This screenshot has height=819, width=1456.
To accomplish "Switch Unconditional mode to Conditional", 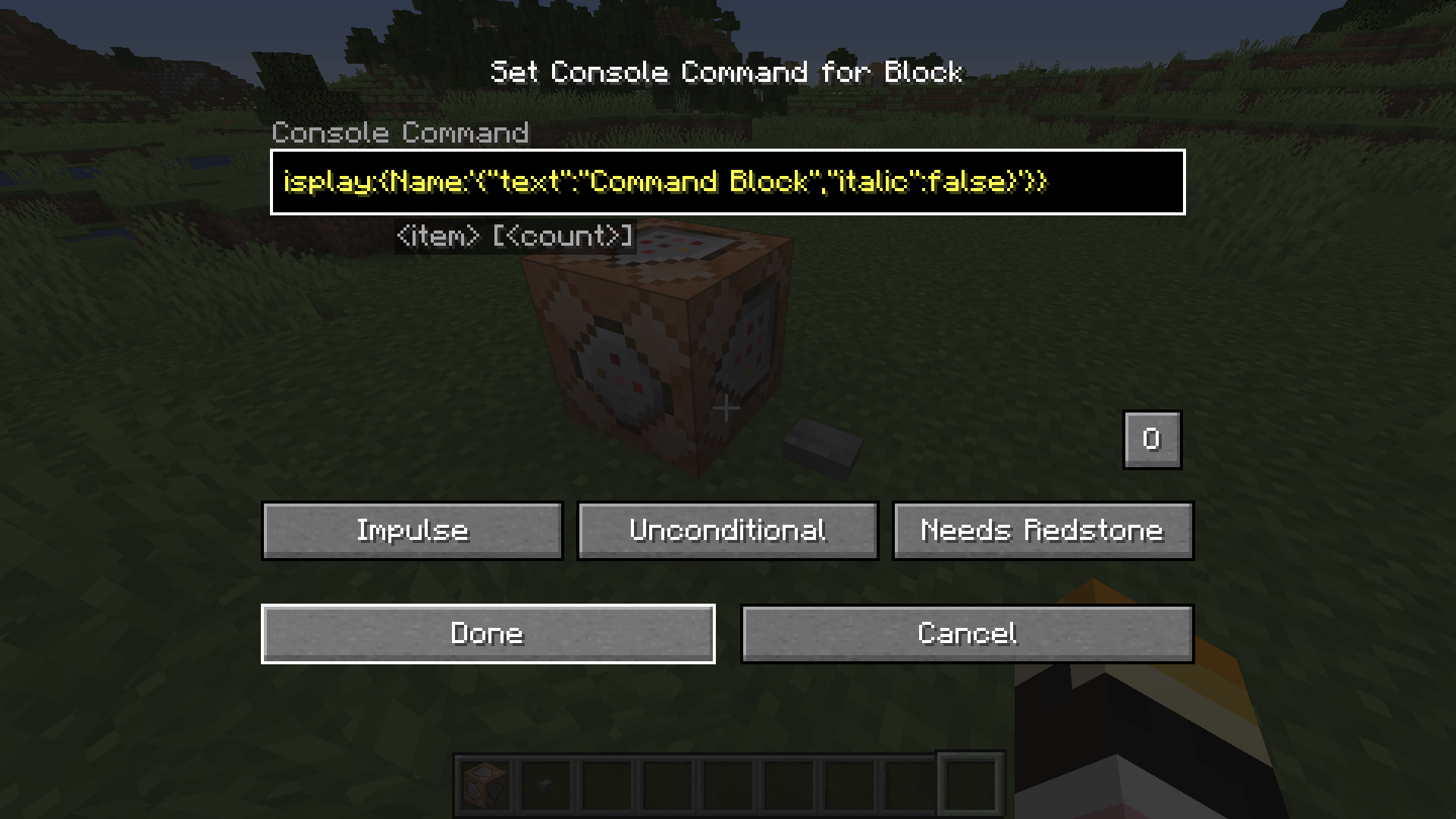I will click(x=726, y=530).
